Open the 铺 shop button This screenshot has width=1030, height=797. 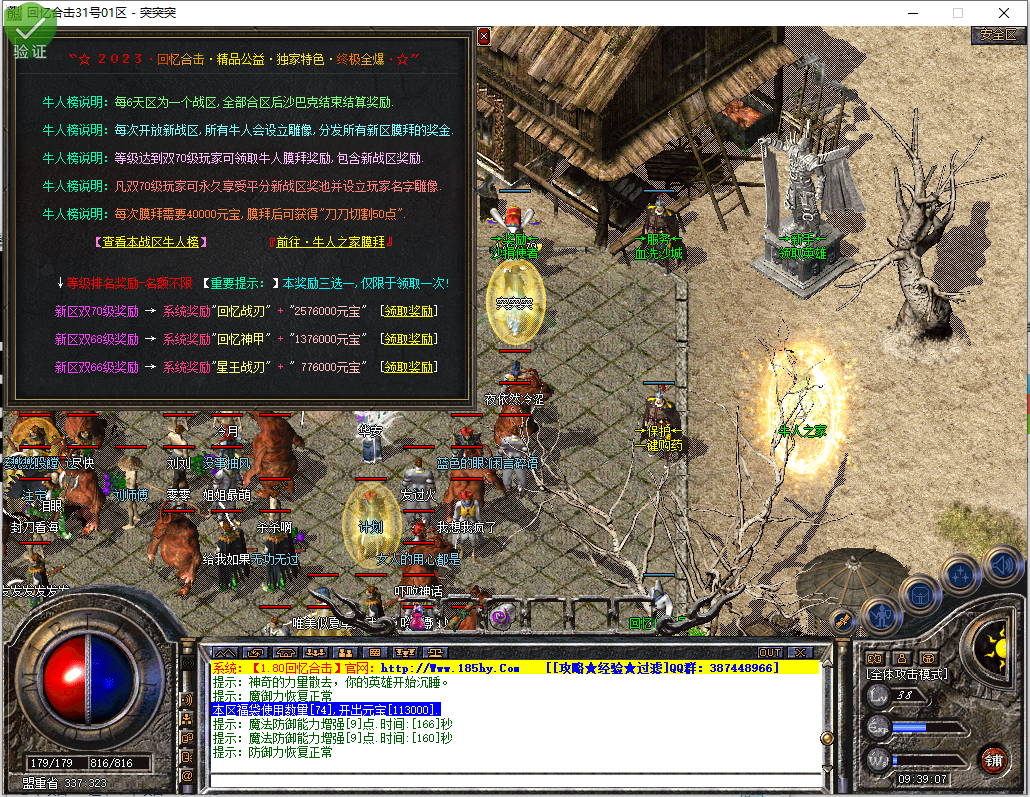pos(993,759)
